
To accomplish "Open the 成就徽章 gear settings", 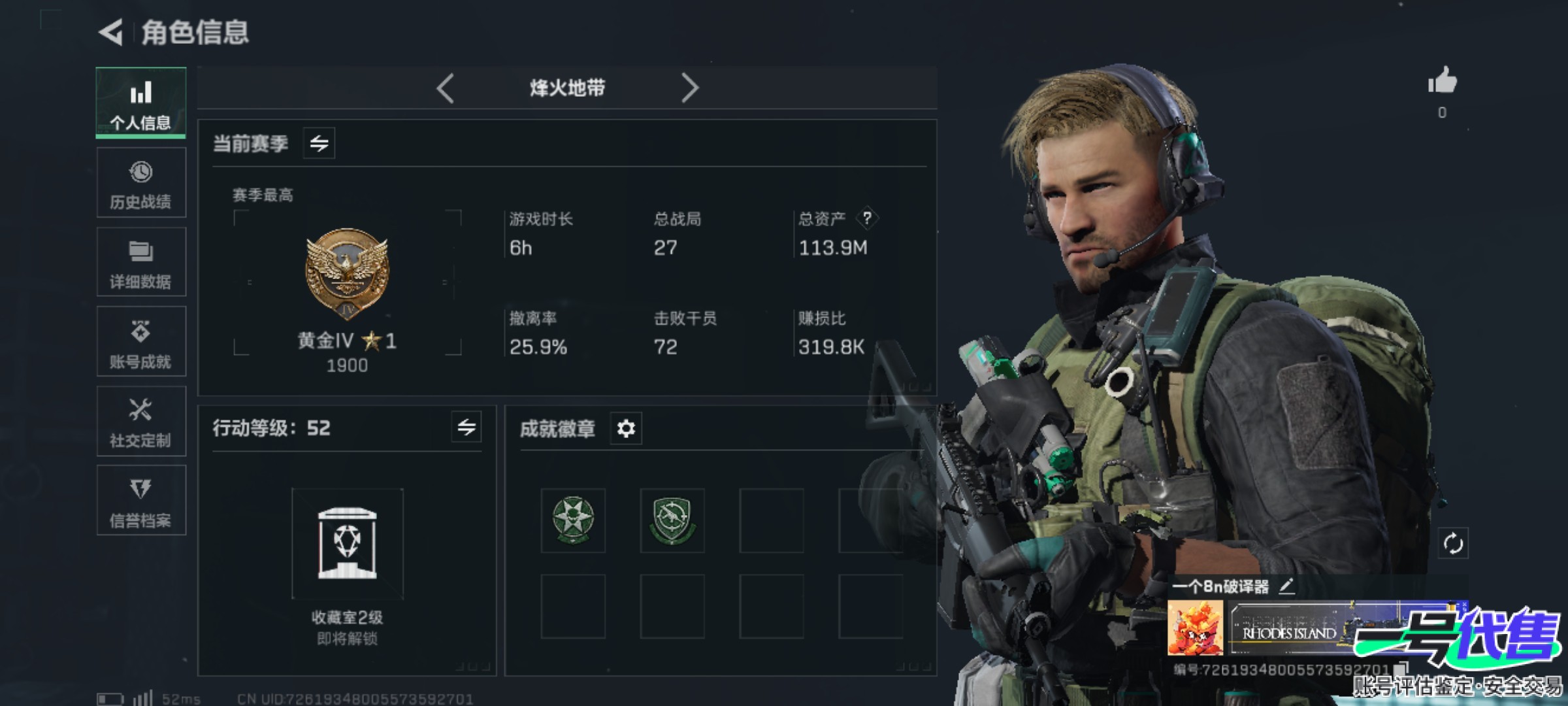I will point(626,429).
